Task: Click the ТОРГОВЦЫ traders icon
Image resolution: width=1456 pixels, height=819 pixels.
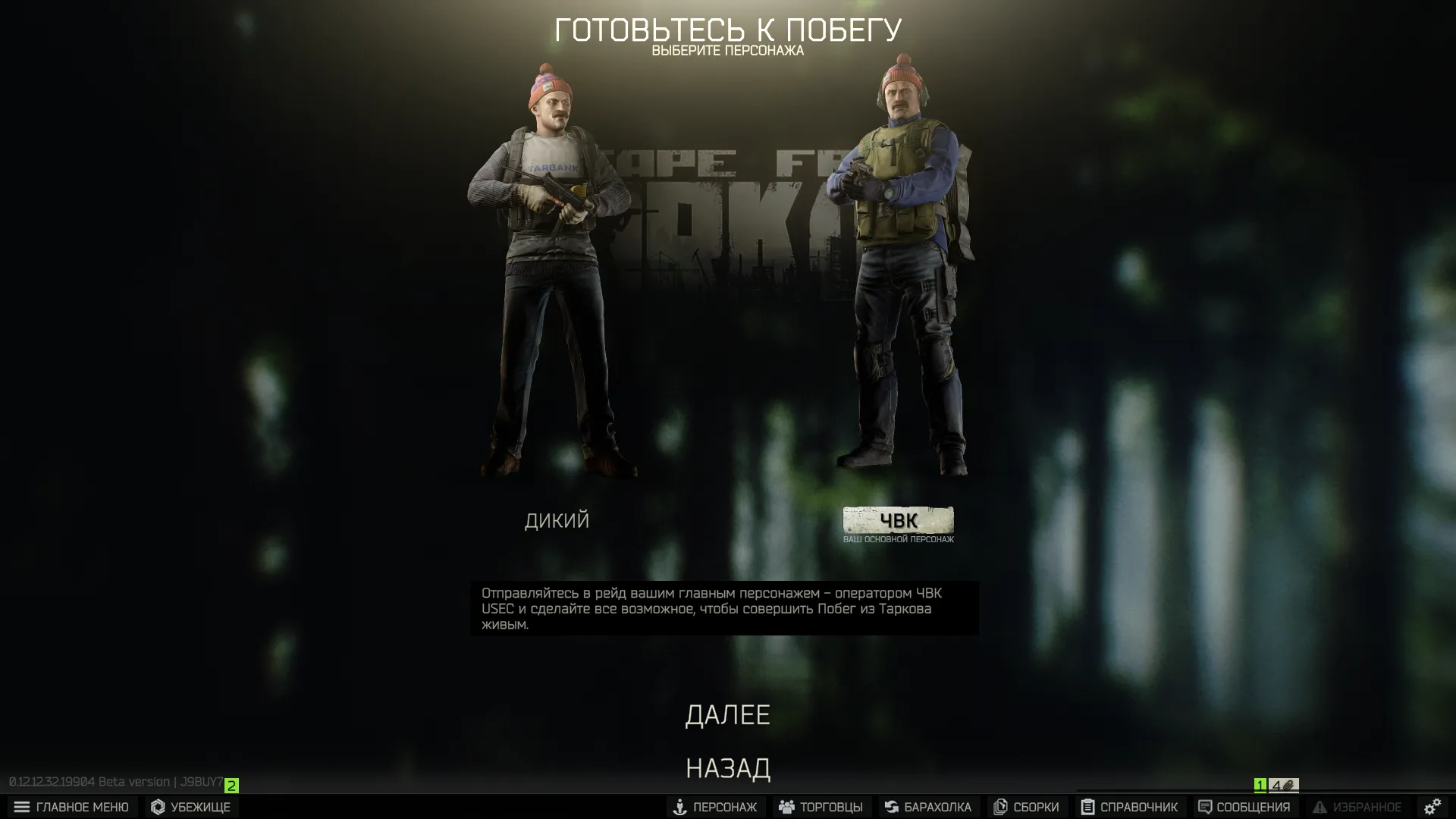Action: (x=786, y=807)
